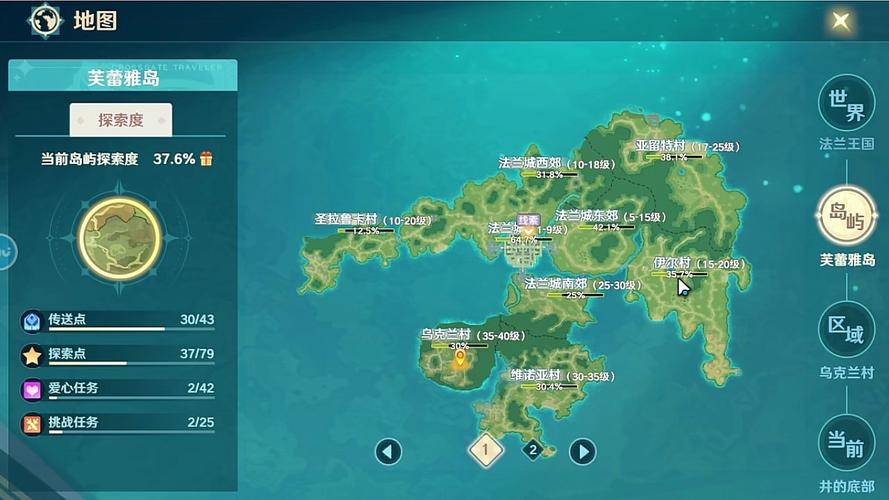Select 圣拉鲁卡村 on the map
Viewport: 889px width, 500px height.
[x=346, y=220]
